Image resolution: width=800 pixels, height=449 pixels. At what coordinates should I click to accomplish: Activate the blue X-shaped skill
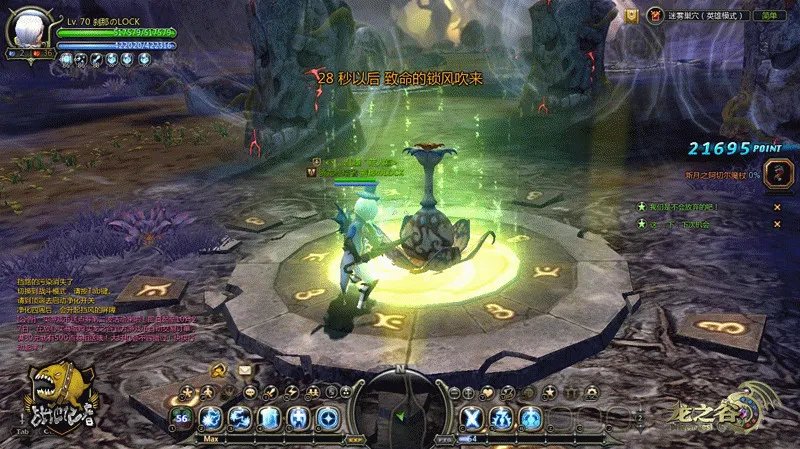(473, 417)
